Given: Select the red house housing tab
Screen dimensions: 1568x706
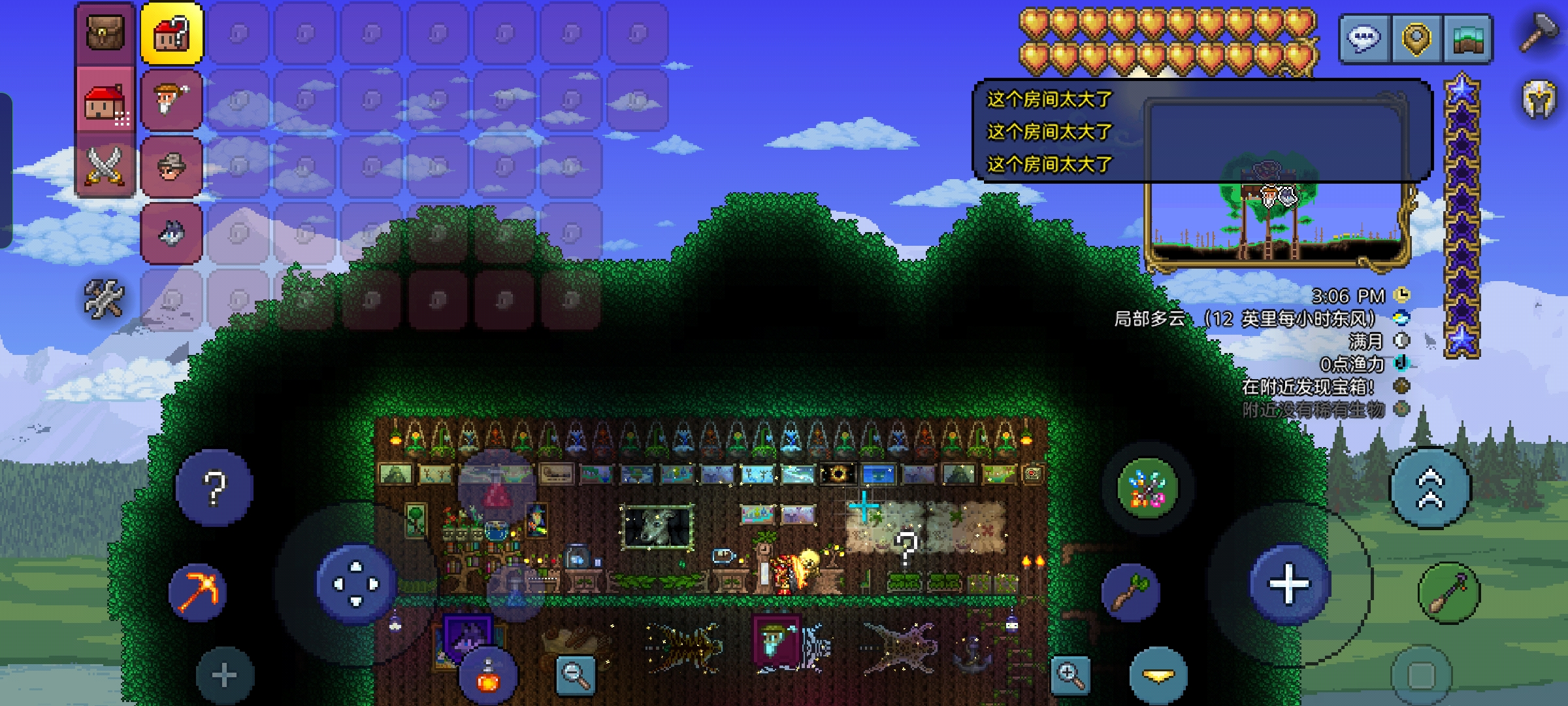Looking at the screenshot, I should (x=105, y=103).
